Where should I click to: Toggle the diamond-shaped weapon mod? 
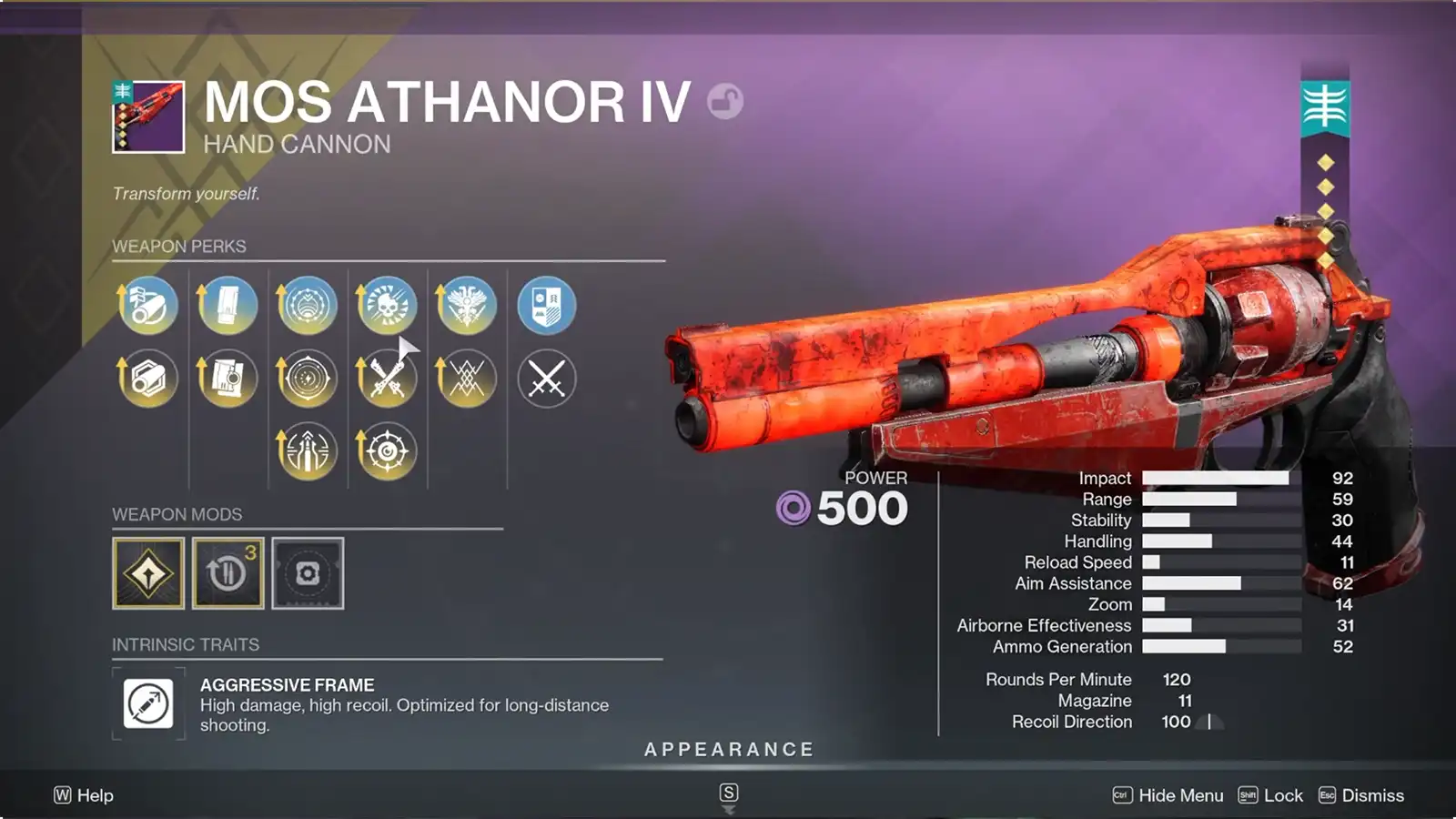tap(147, 573)
